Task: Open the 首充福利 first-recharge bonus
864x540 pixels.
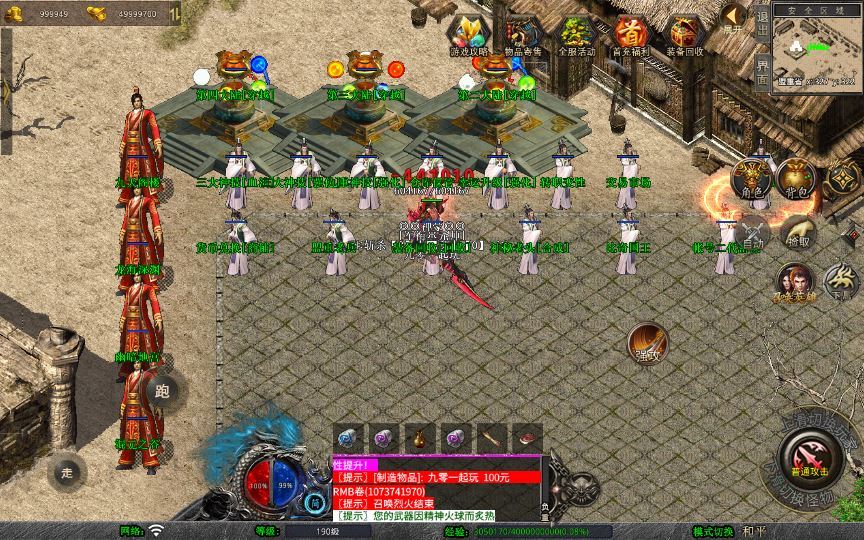Action: pyautogui.click(x=630, y=35)
